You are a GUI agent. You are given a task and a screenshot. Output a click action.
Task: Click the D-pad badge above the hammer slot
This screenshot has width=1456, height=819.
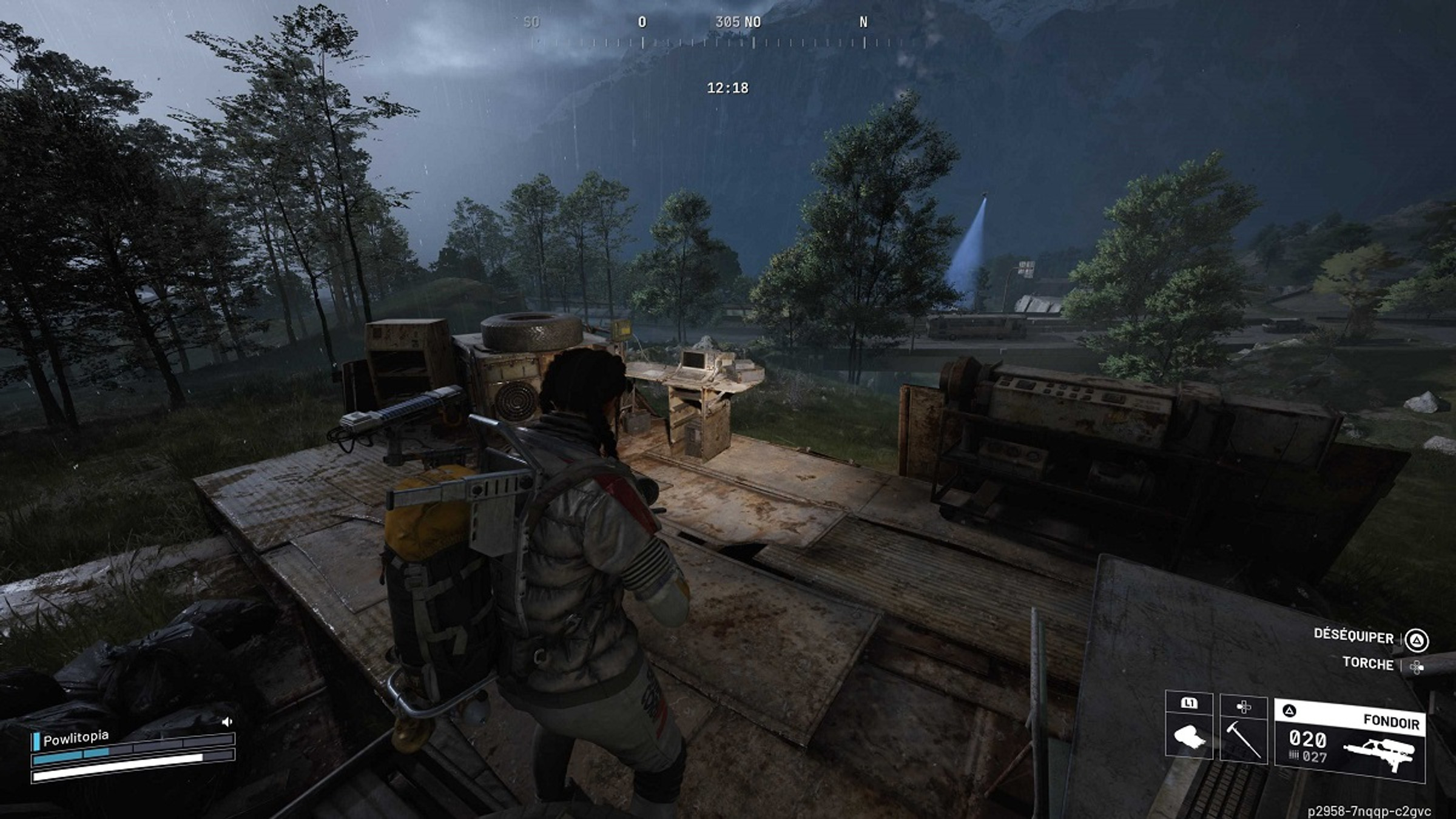(x=1244, y=706)
